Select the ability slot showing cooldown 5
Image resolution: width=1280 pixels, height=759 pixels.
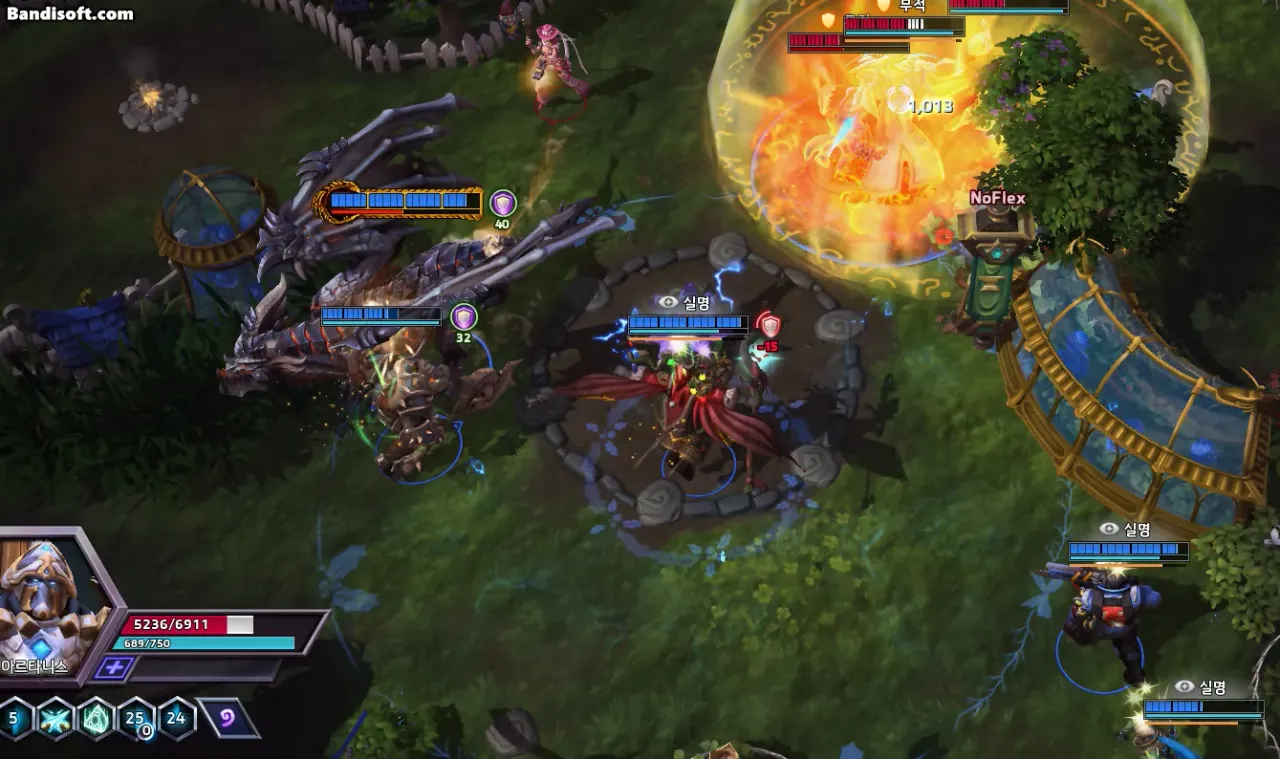point(15,718)
